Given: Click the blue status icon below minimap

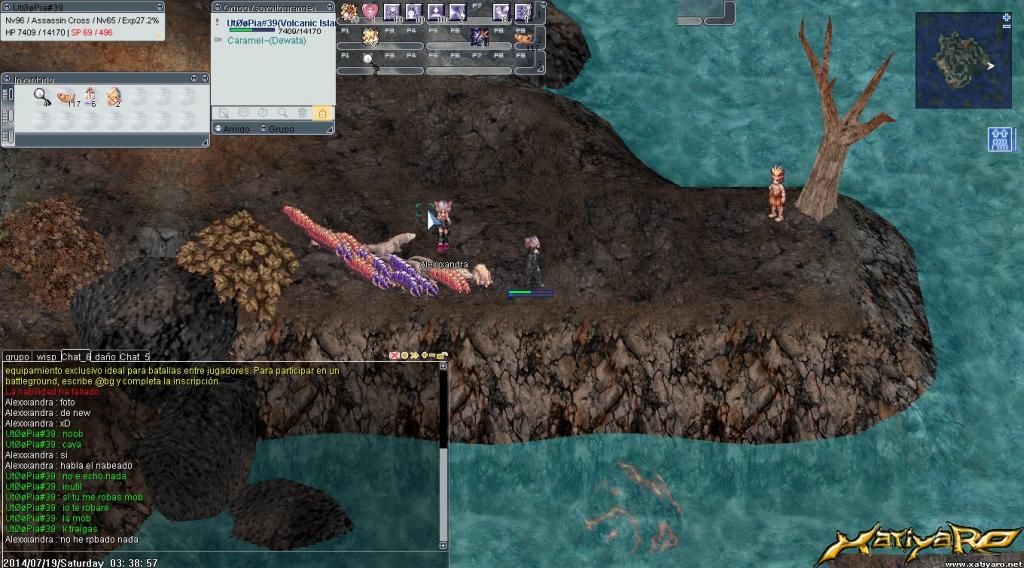Looking at the screenshot, I should 1001,139.
